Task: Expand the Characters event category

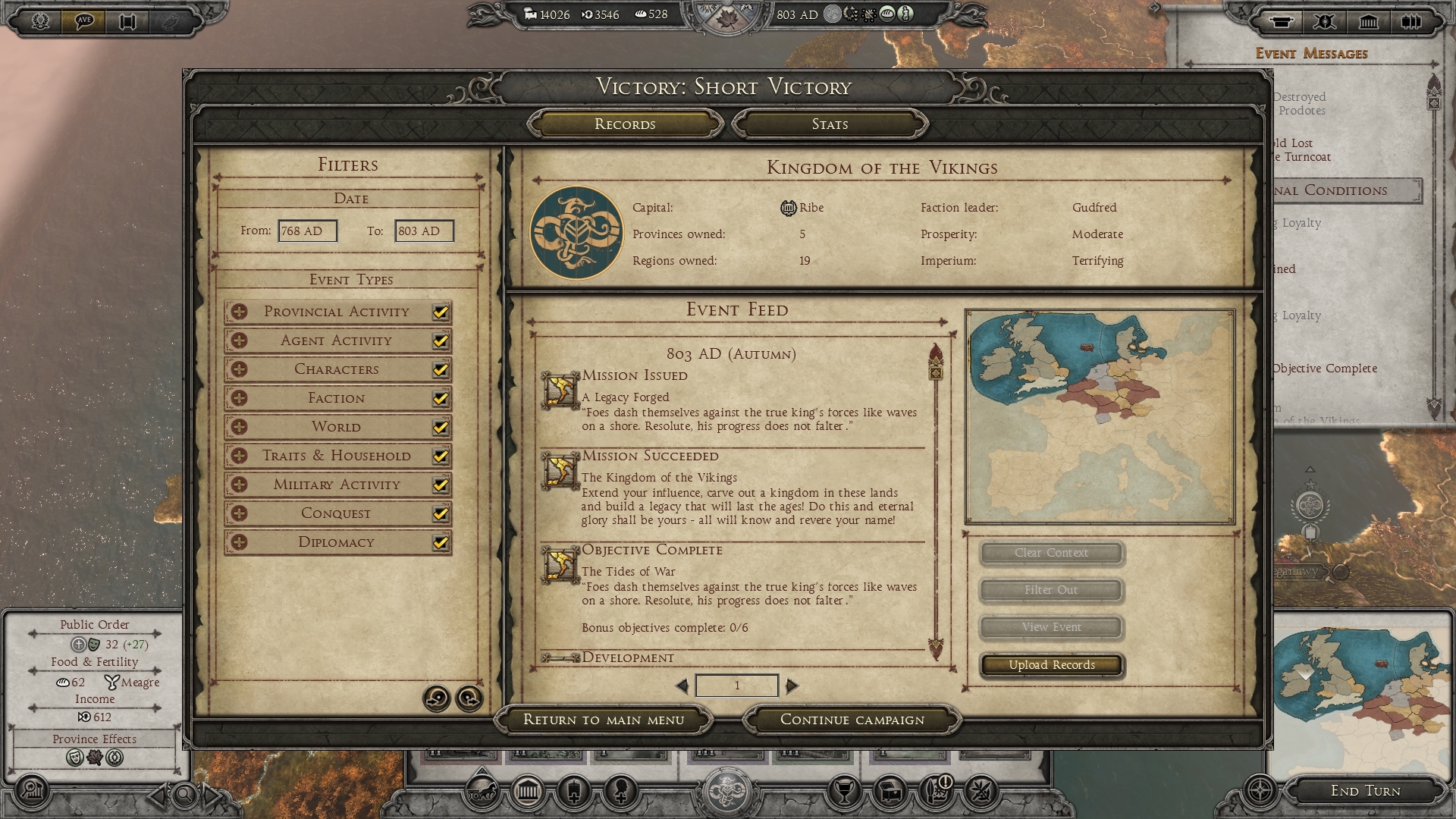Action: (240, 369)
